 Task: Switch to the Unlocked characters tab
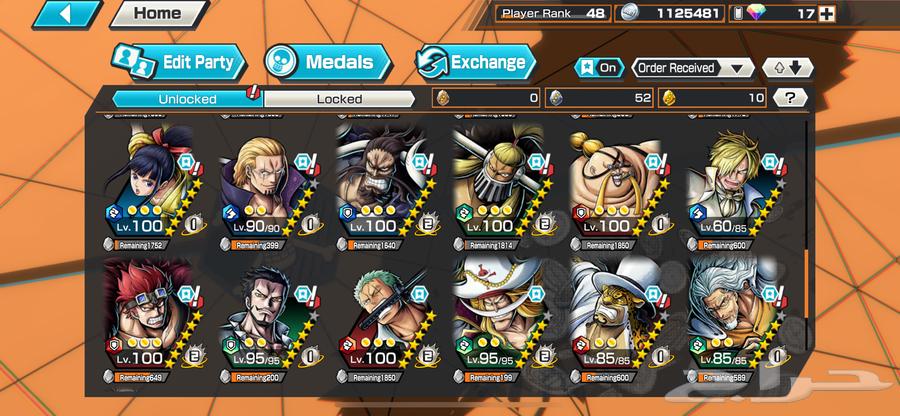(186, 98)
